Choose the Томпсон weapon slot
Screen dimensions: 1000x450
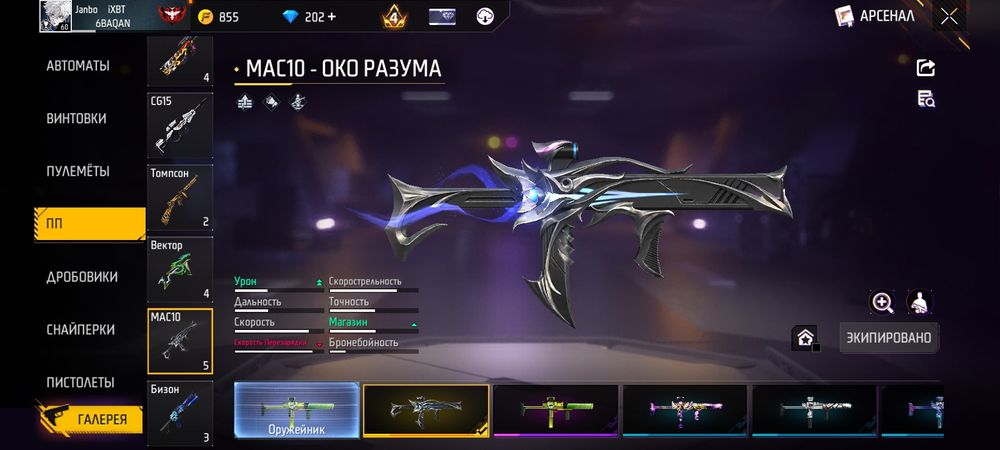[x=180, y=198]
